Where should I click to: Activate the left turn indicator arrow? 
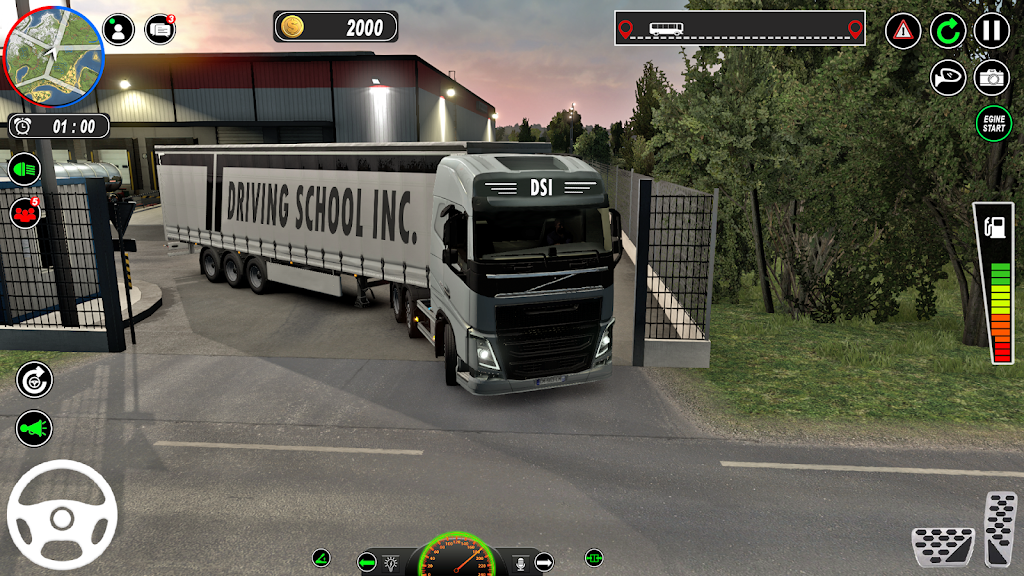tap(367, 562)
